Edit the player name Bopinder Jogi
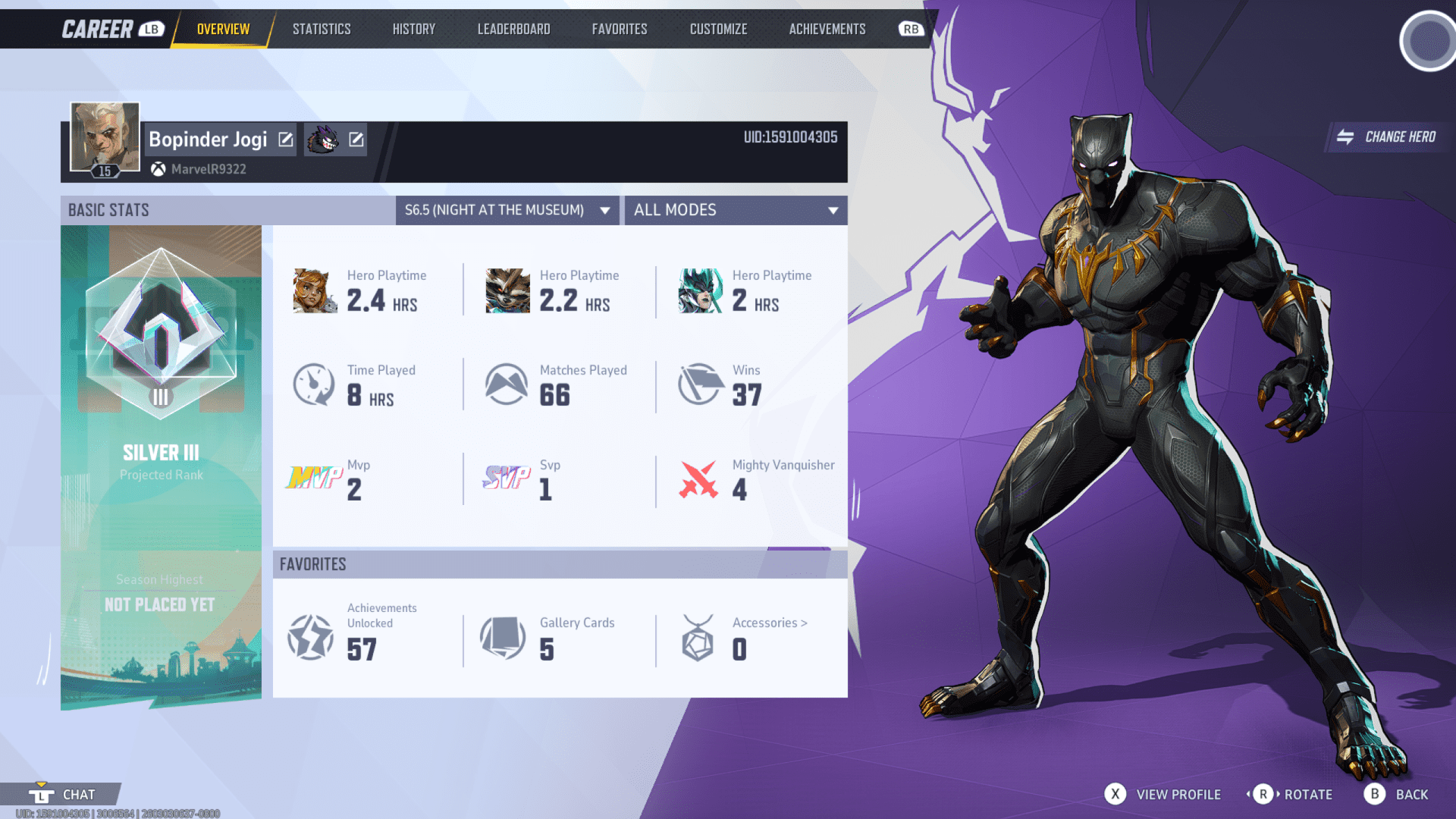Screen dimensions: 1456x819 [x=284, y=139]
